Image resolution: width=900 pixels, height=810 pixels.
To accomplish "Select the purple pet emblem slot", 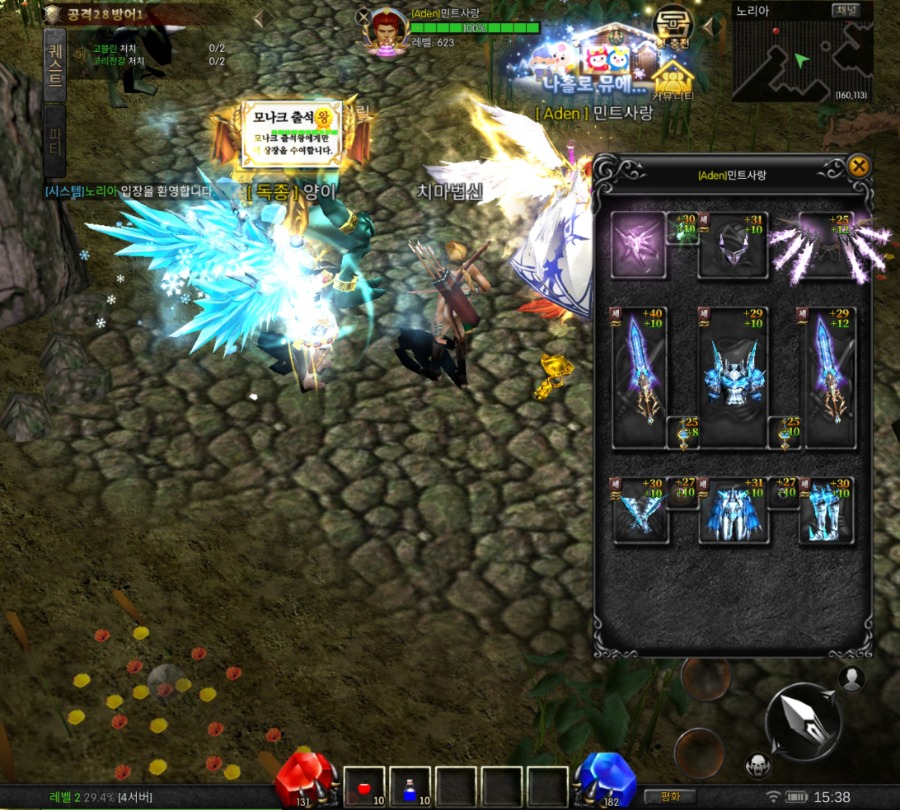I will click(638, 245).
